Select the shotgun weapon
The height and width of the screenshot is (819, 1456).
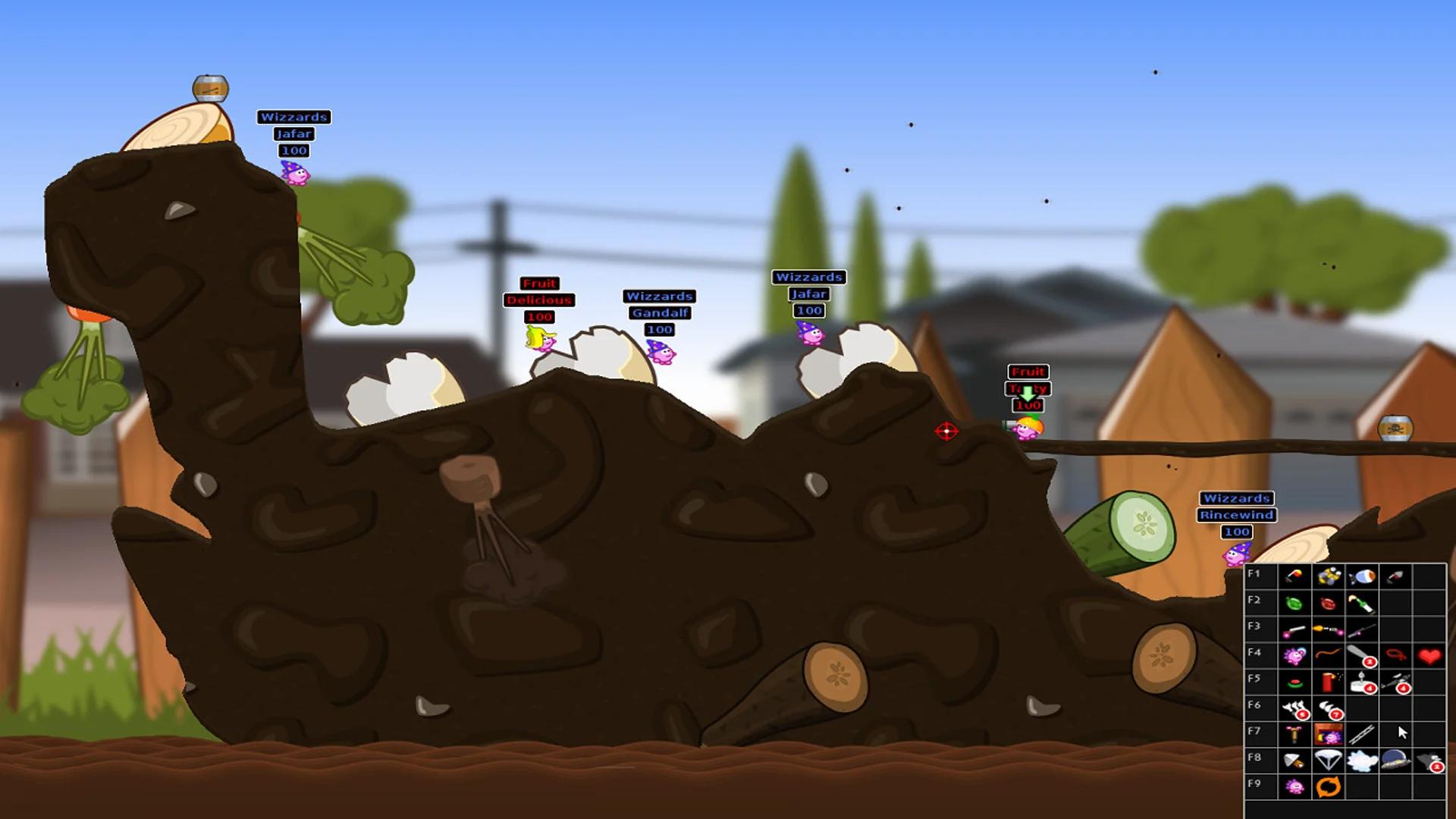point(1294,630)
